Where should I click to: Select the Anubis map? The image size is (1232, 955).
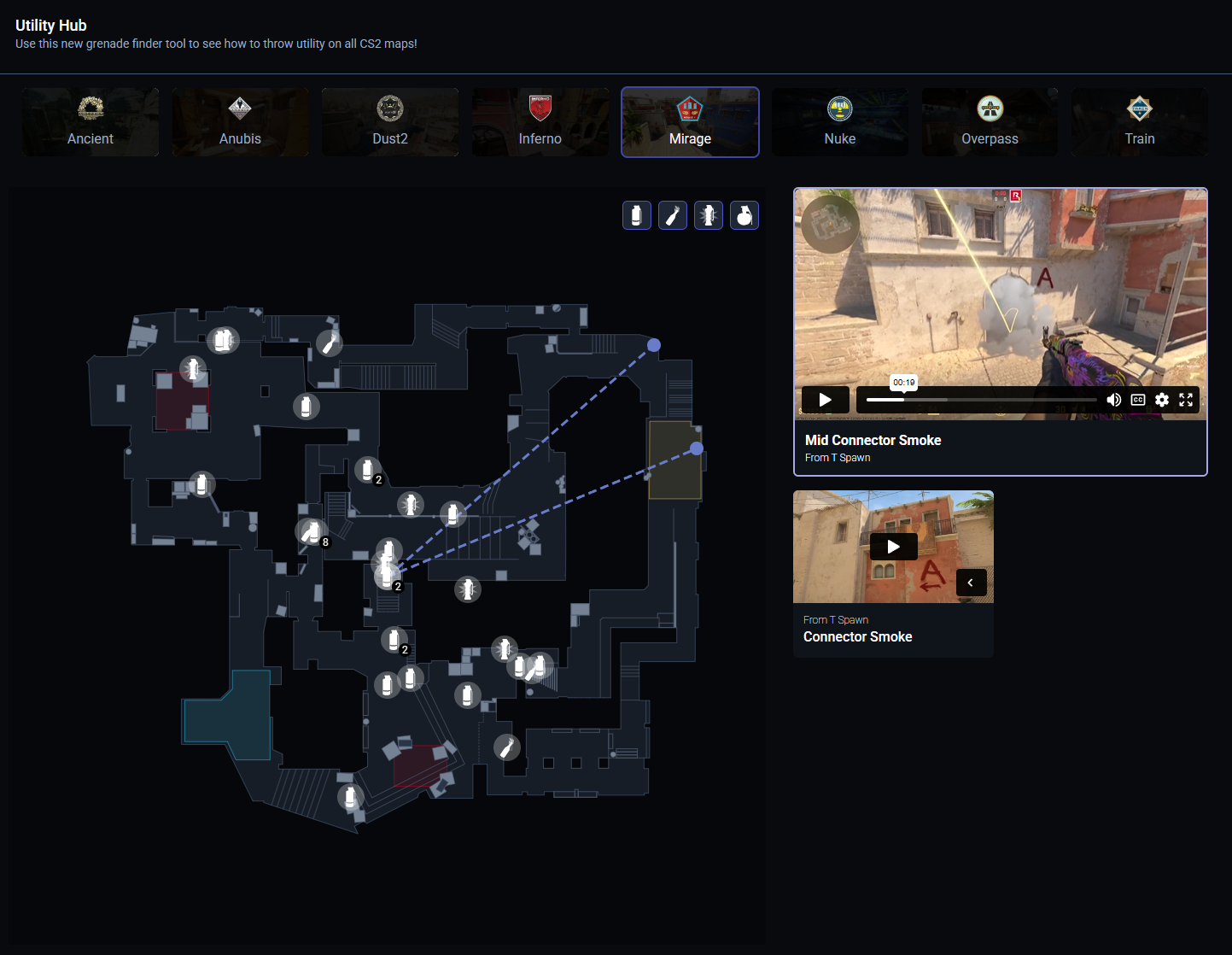click(x=240, y=122)
